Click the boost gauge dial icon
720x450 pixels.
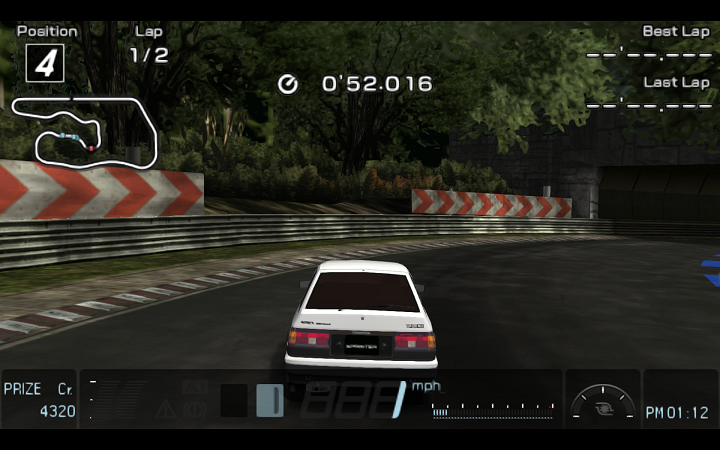[603, 401]
